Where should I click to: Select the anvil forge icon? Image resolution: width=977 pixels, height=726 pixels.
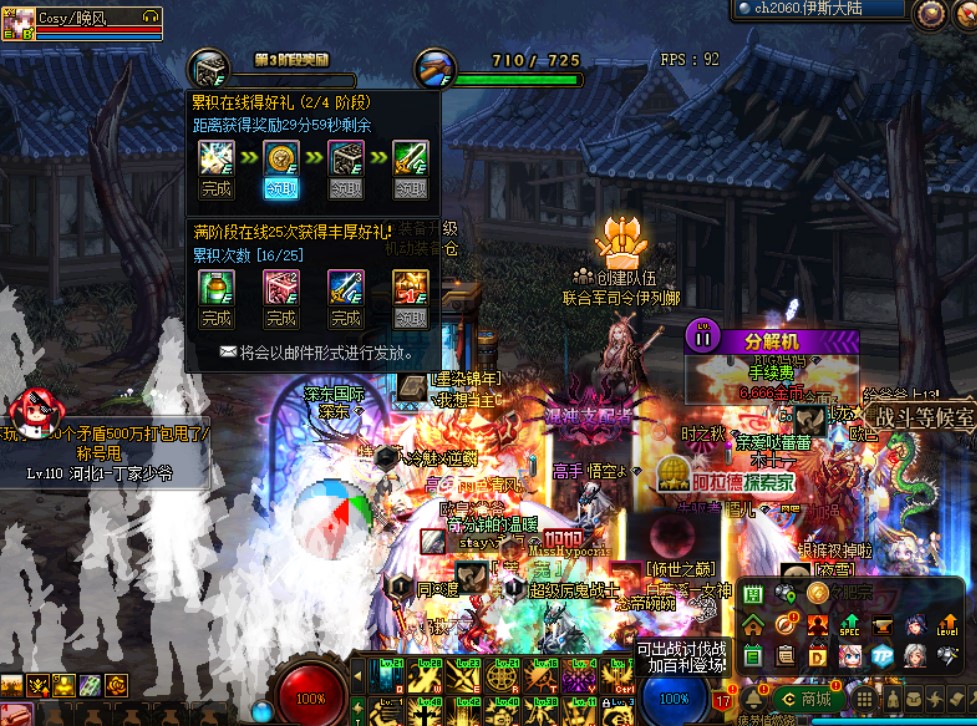pos(882,625)
